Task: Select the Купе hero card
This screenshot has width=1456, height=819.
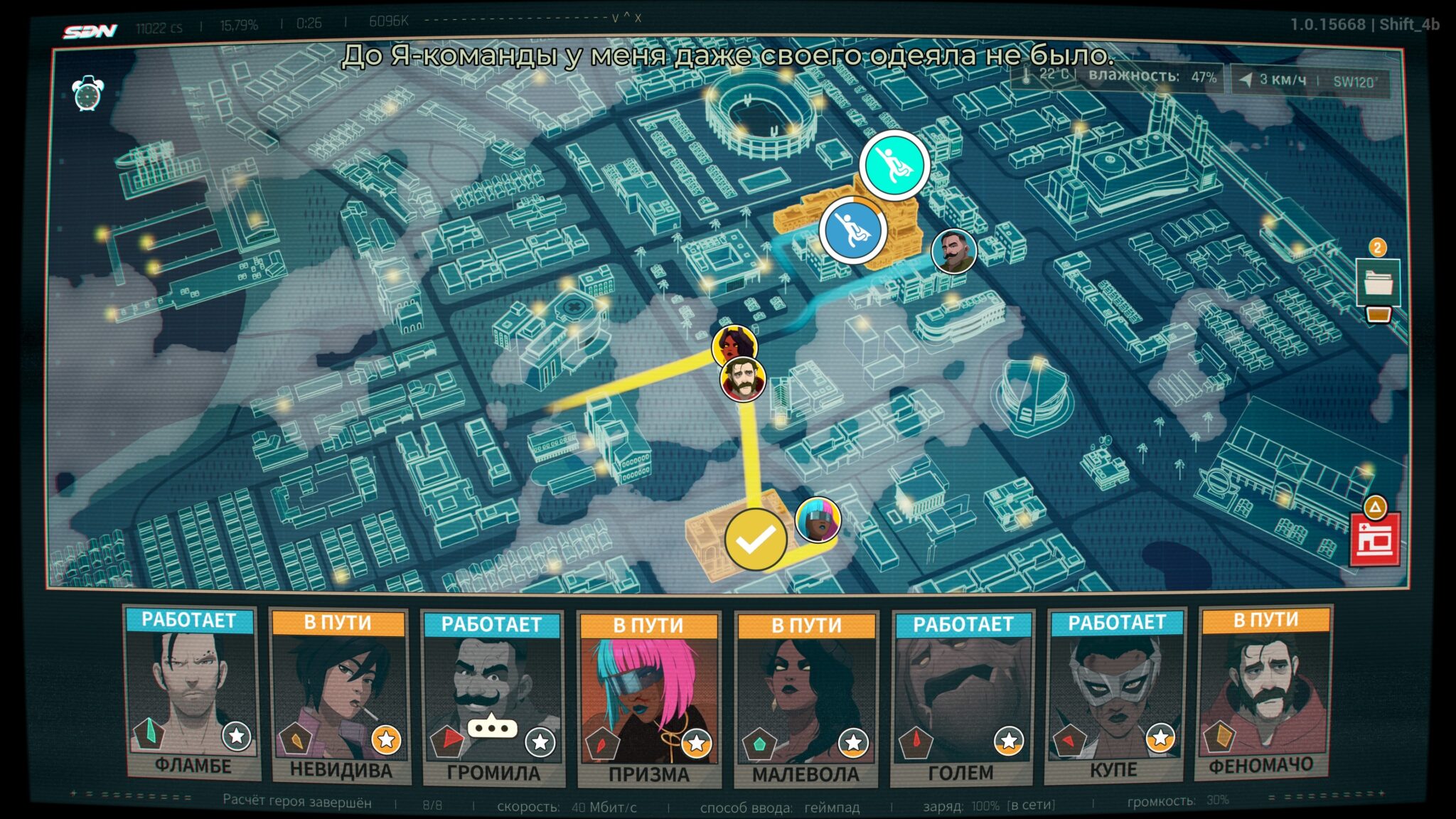Action: coord(1116,695)
